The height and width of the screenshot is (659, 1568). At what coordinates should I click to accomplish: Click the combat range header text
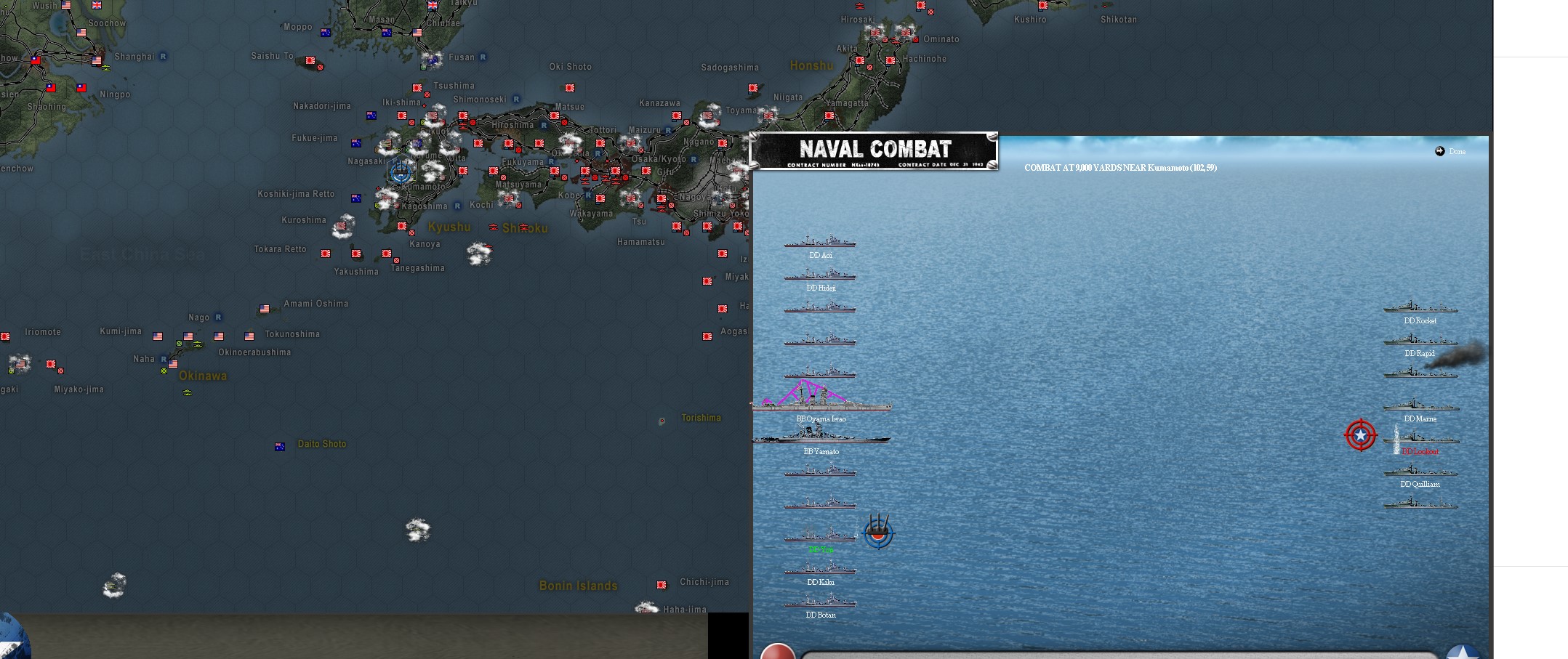click(1120, 167)
